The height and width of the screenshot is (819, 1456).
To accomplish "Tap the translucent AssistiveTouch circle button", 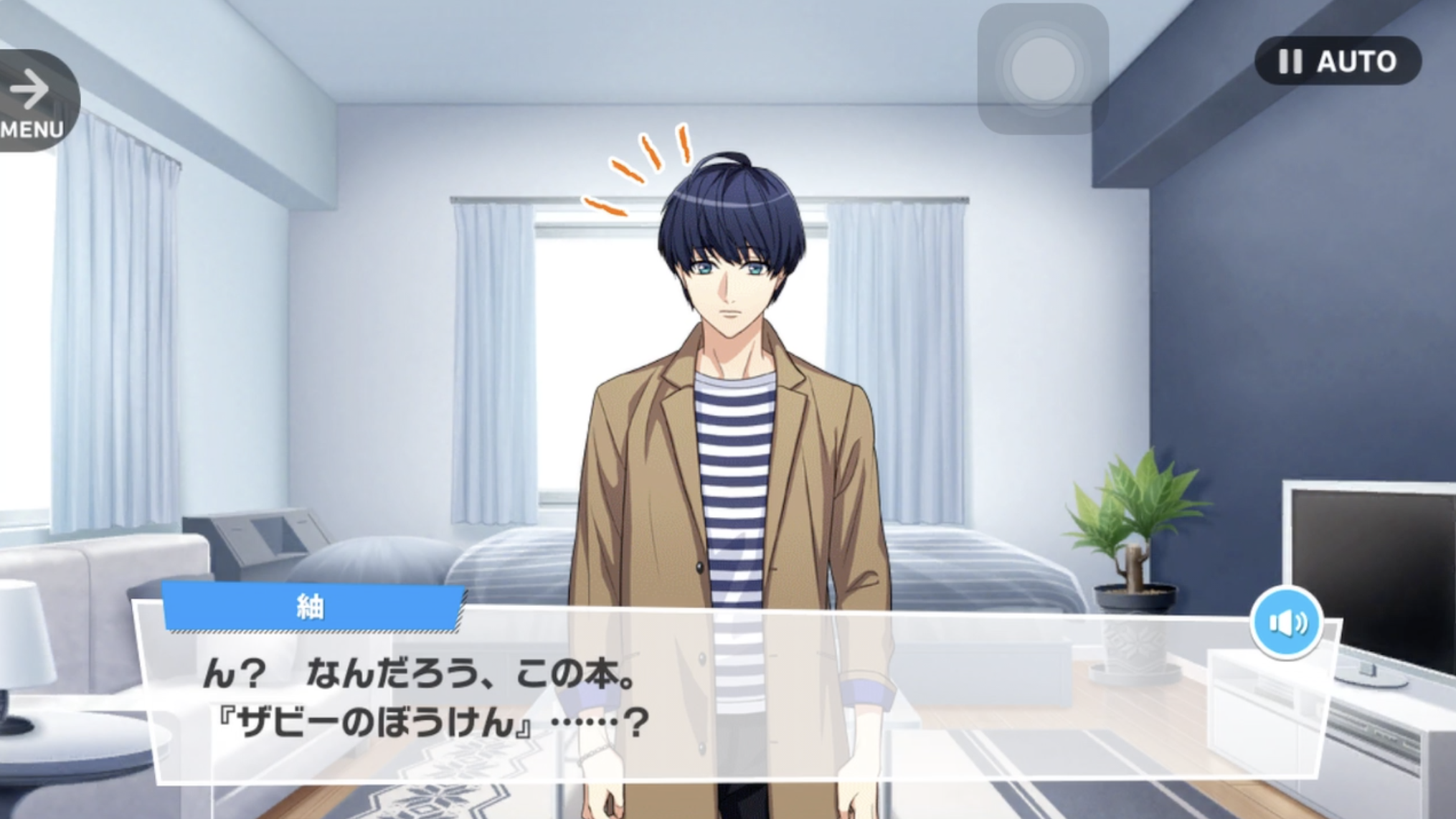I will click(x=1043, y=69).
